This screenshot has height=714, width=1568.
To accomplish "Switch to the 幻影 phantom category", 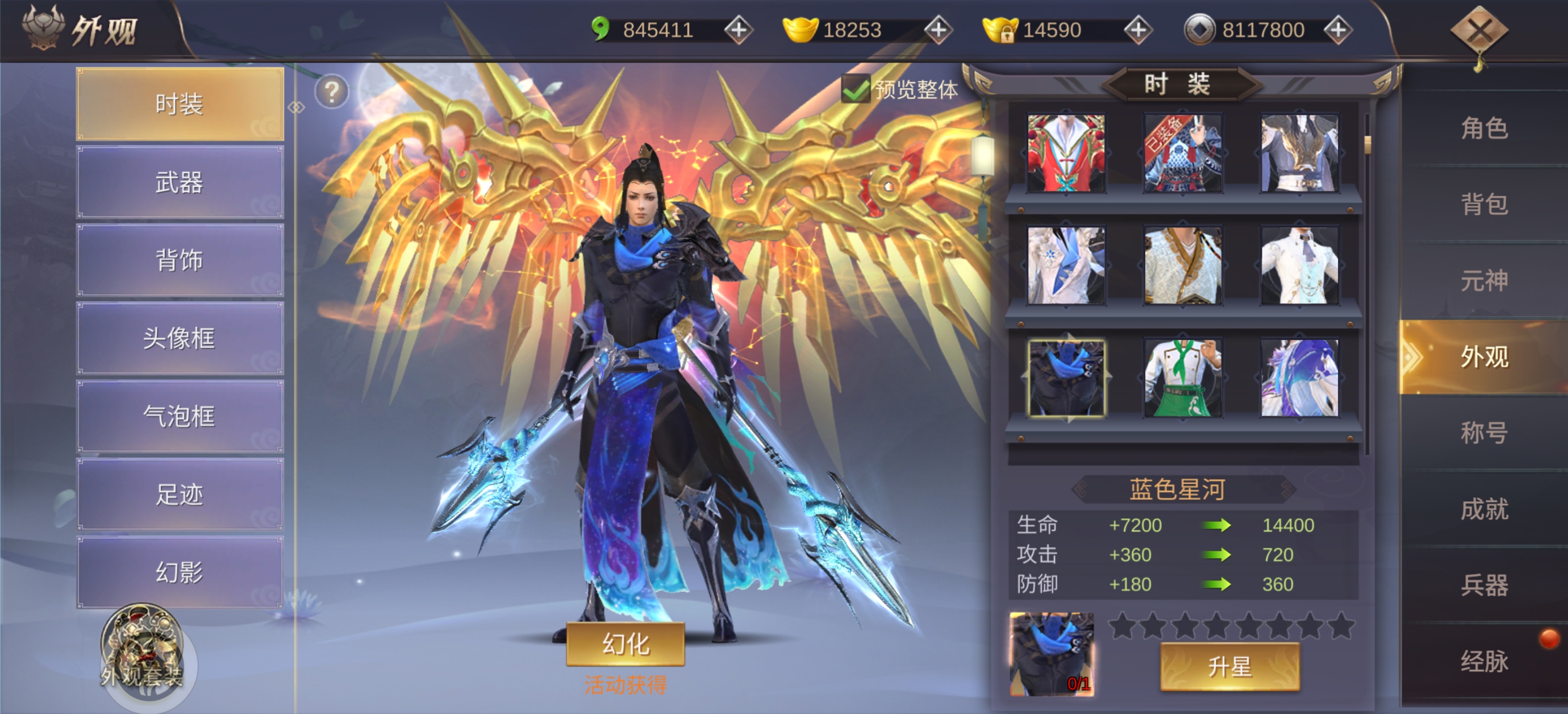I will (x=180, y=572).
